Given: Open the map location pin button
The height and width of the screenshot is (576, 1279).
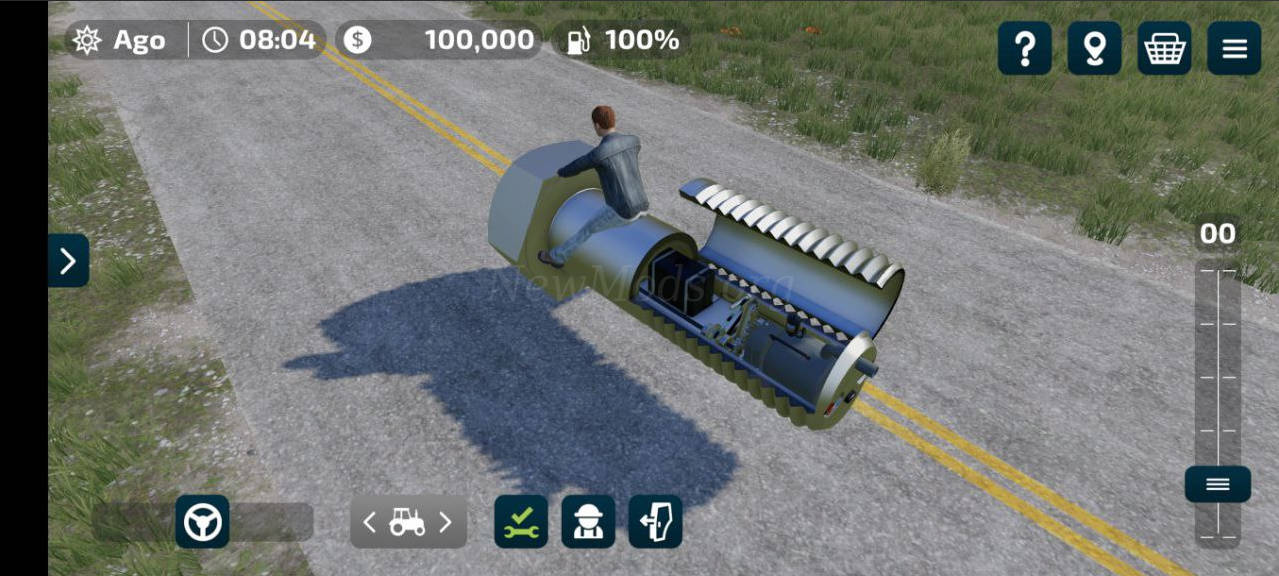Looking at the screenshot, I should pyautogui.click(x=1094, y=48).
